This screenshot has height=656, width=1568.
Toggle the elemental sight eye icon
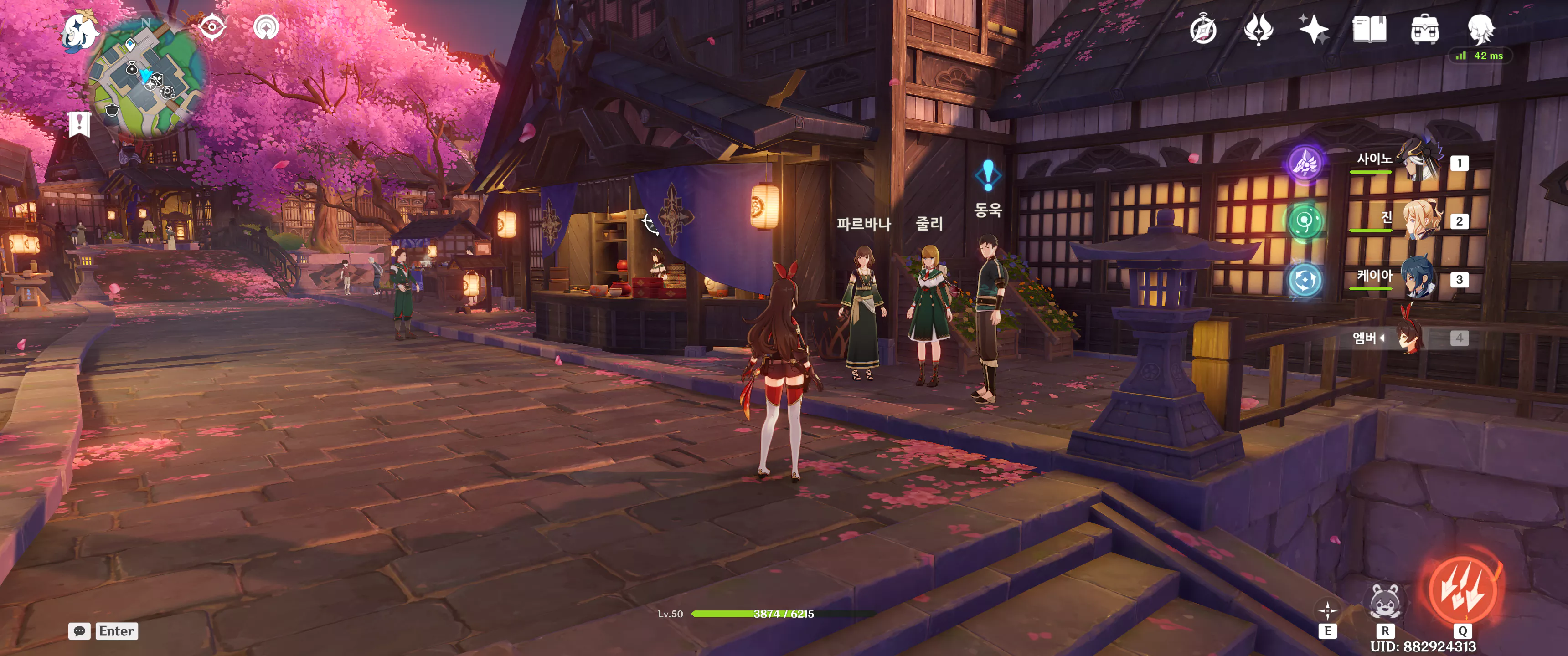[212, 27]
